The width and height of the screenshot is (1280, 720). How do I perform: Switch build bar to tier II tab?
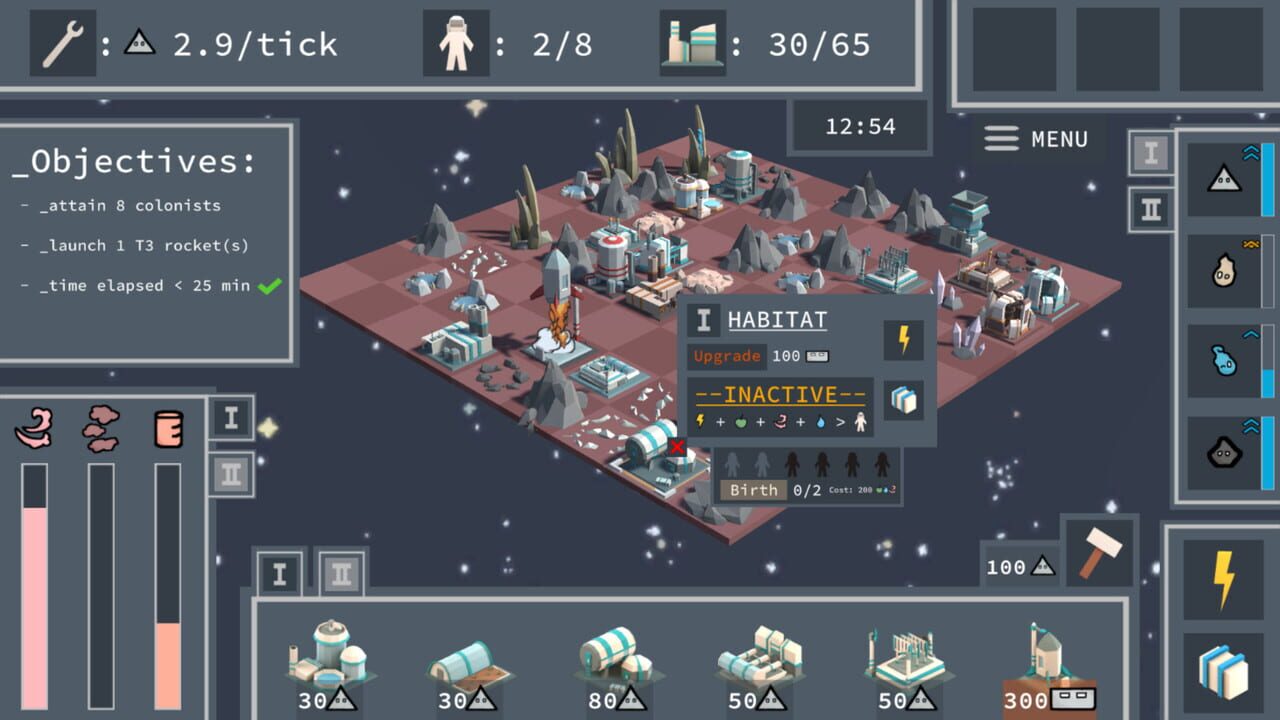[341, 574]
